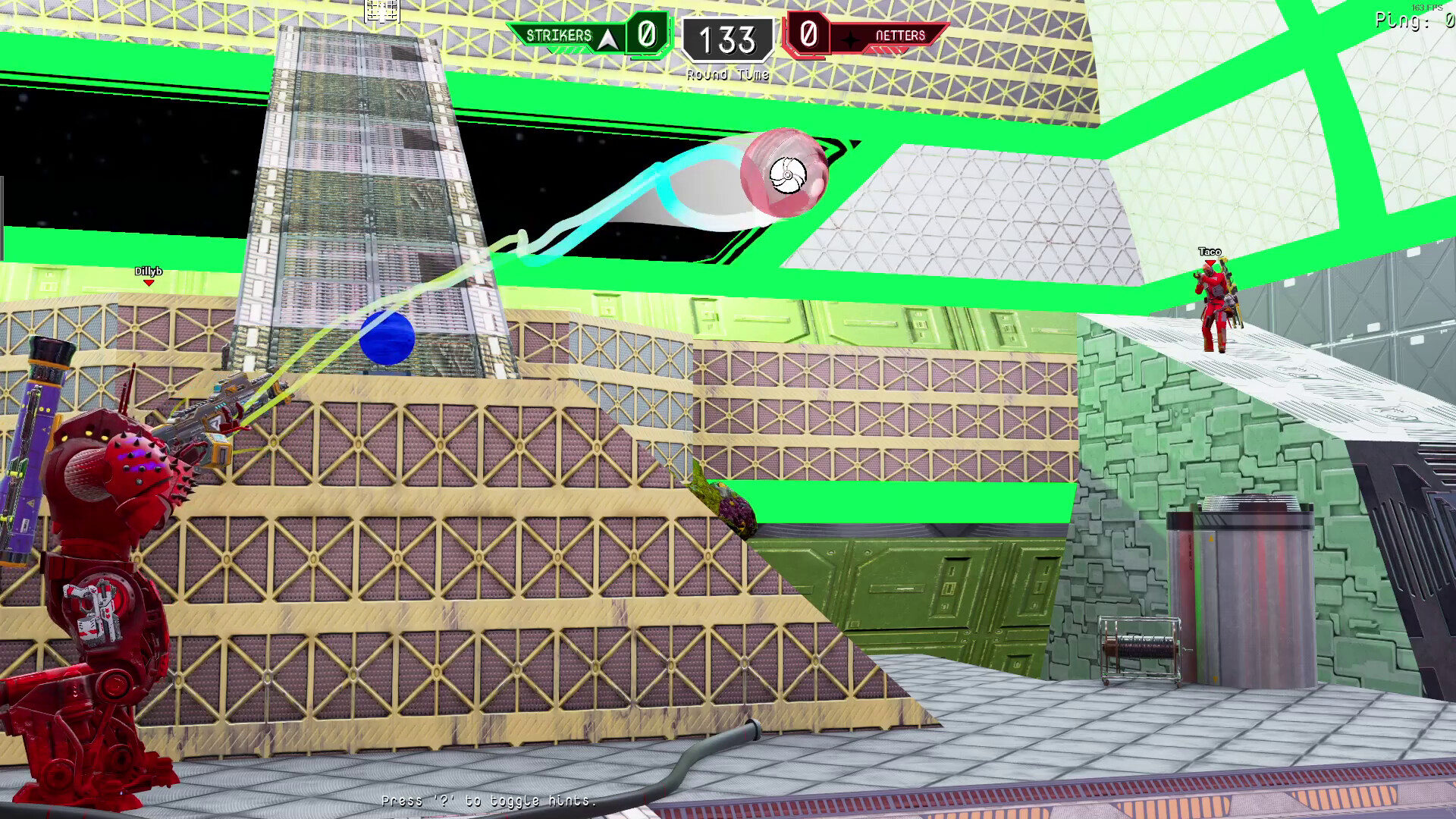Click the 'Press ? to toggle hints' text
Screen dimensions: 1456x819
[489, 800]
